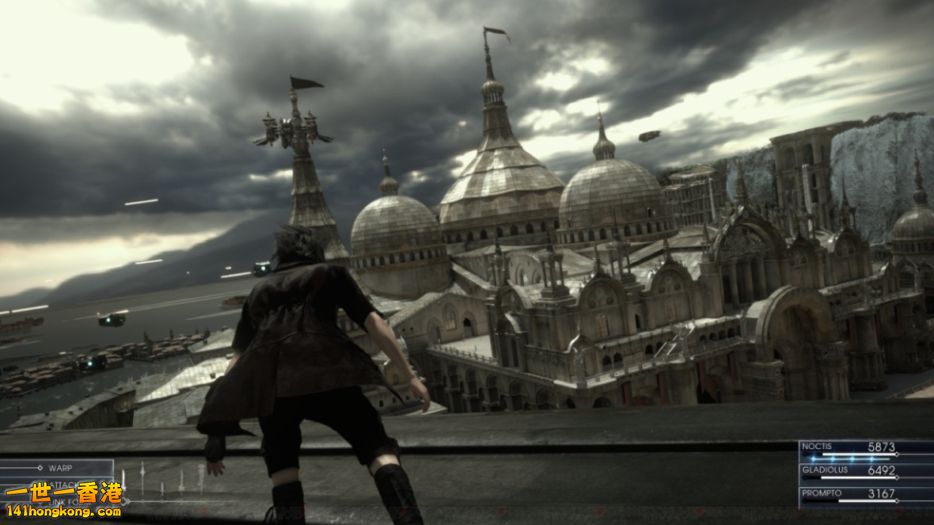Viewport: 934px width, 525px height.
Task: Open the 141hongkong.com watermark link
Action: click(62, 511)
